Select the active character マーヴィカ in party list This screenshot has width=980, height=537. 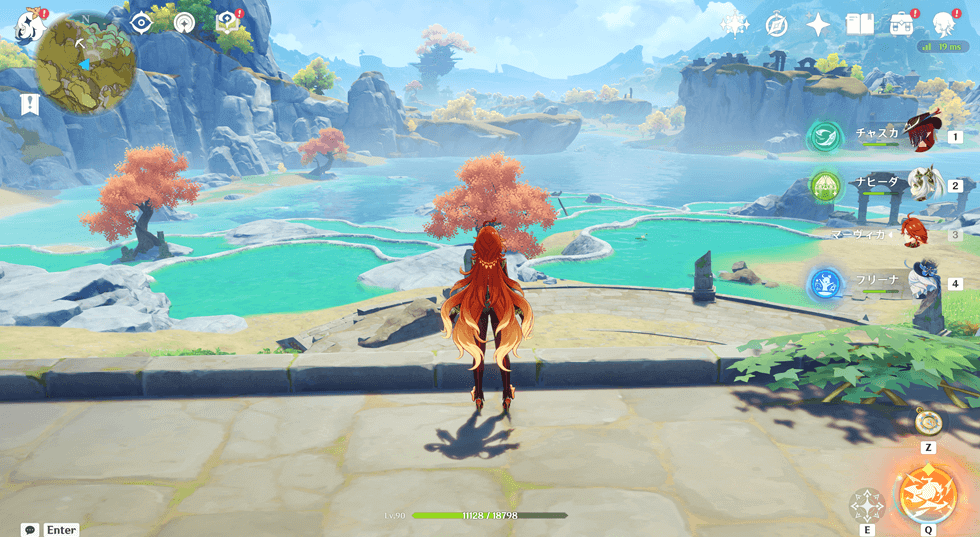click(913, 233)
